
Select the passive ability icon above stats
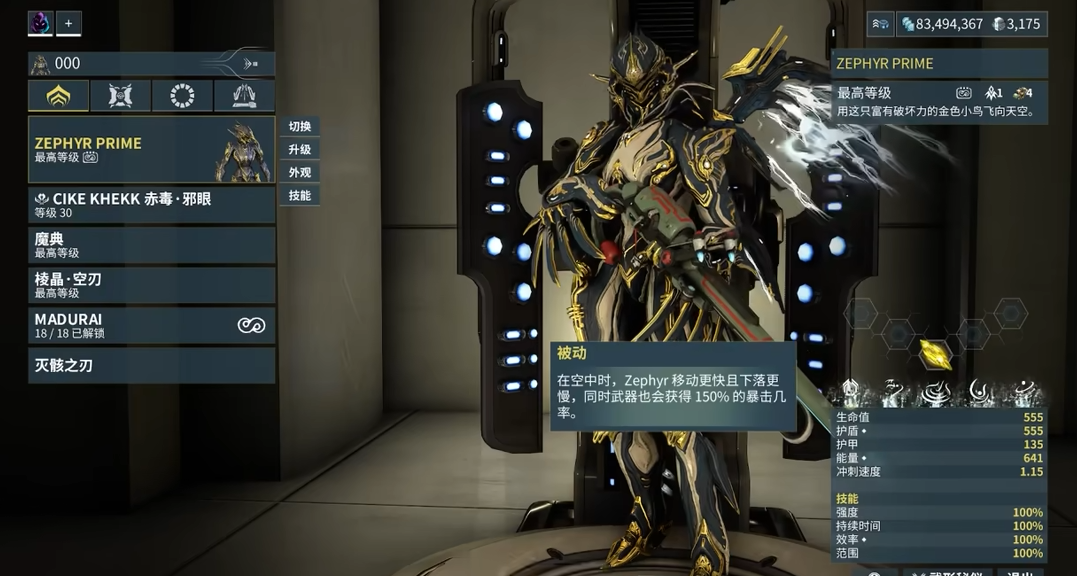click(x=851, y=392)
